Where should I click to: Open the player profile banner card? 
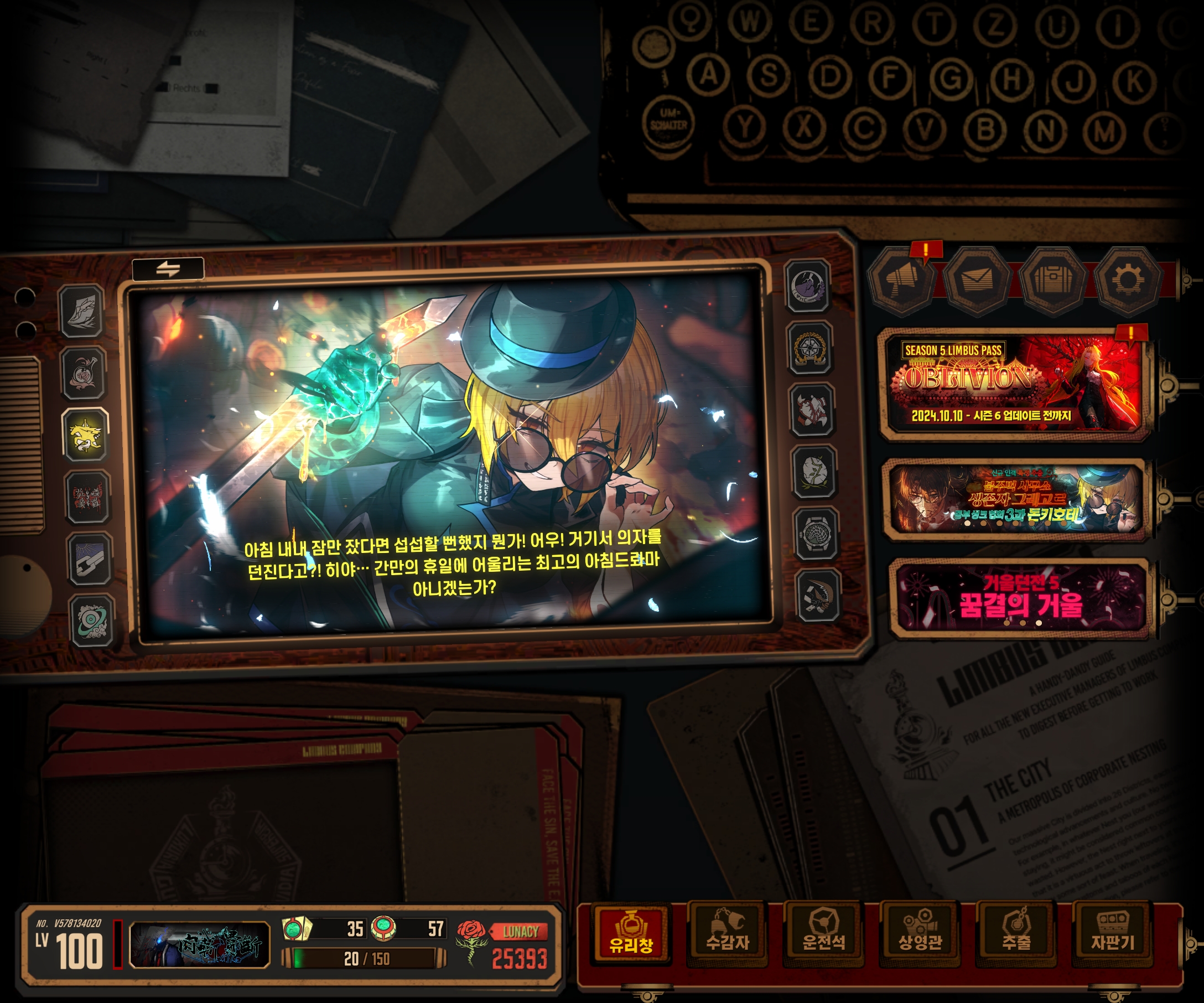(x=200, y=944)
